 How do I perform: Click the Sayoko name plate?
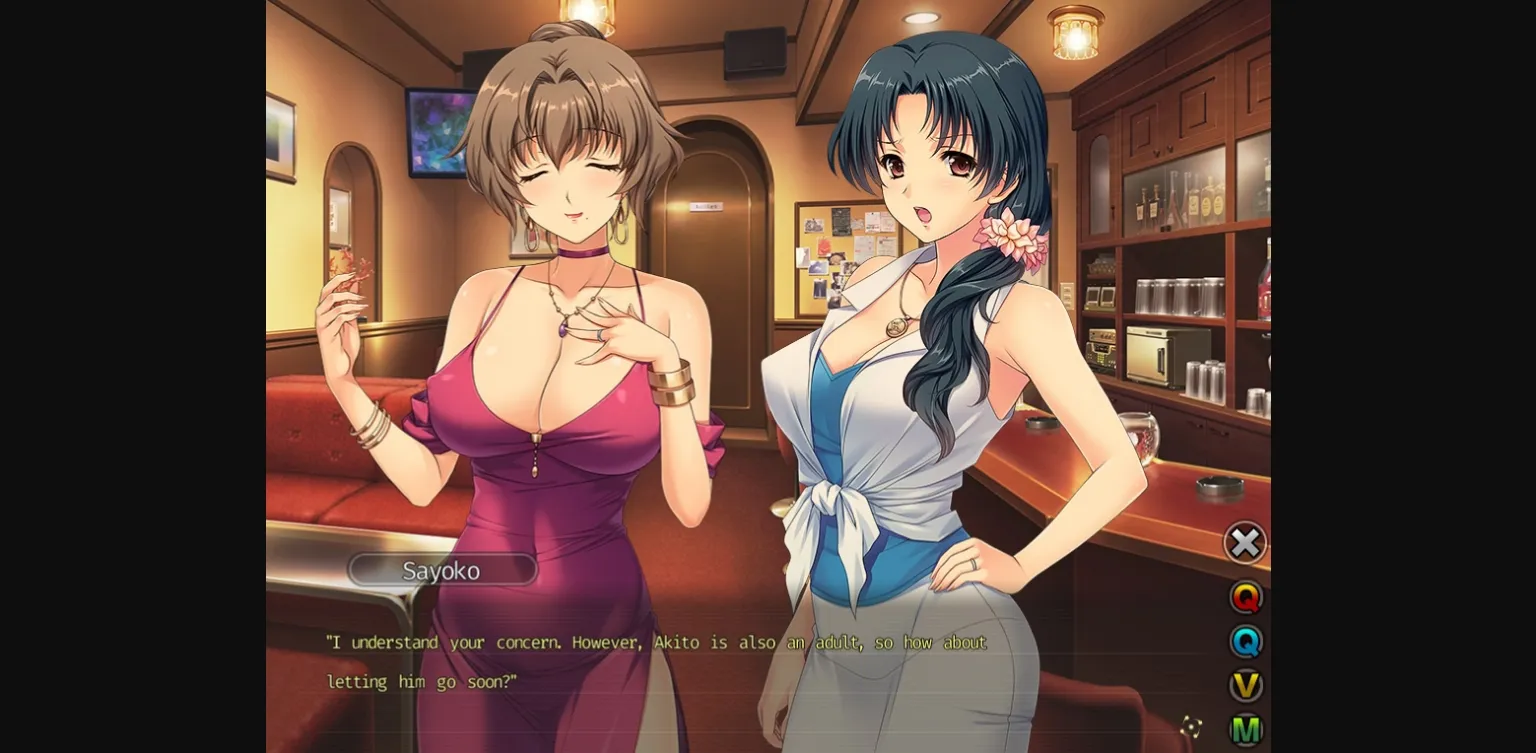coord(443,570)
